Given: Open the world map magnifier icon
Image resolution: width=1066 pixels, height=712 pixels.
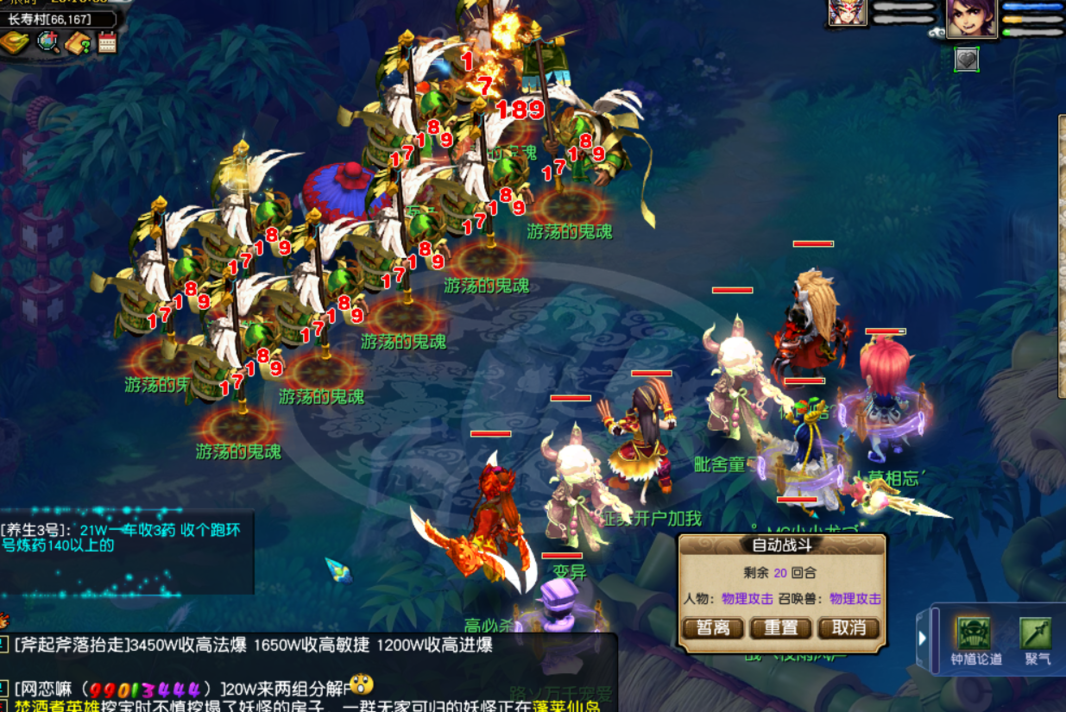Looking at the screenshot, I should 47,42.
